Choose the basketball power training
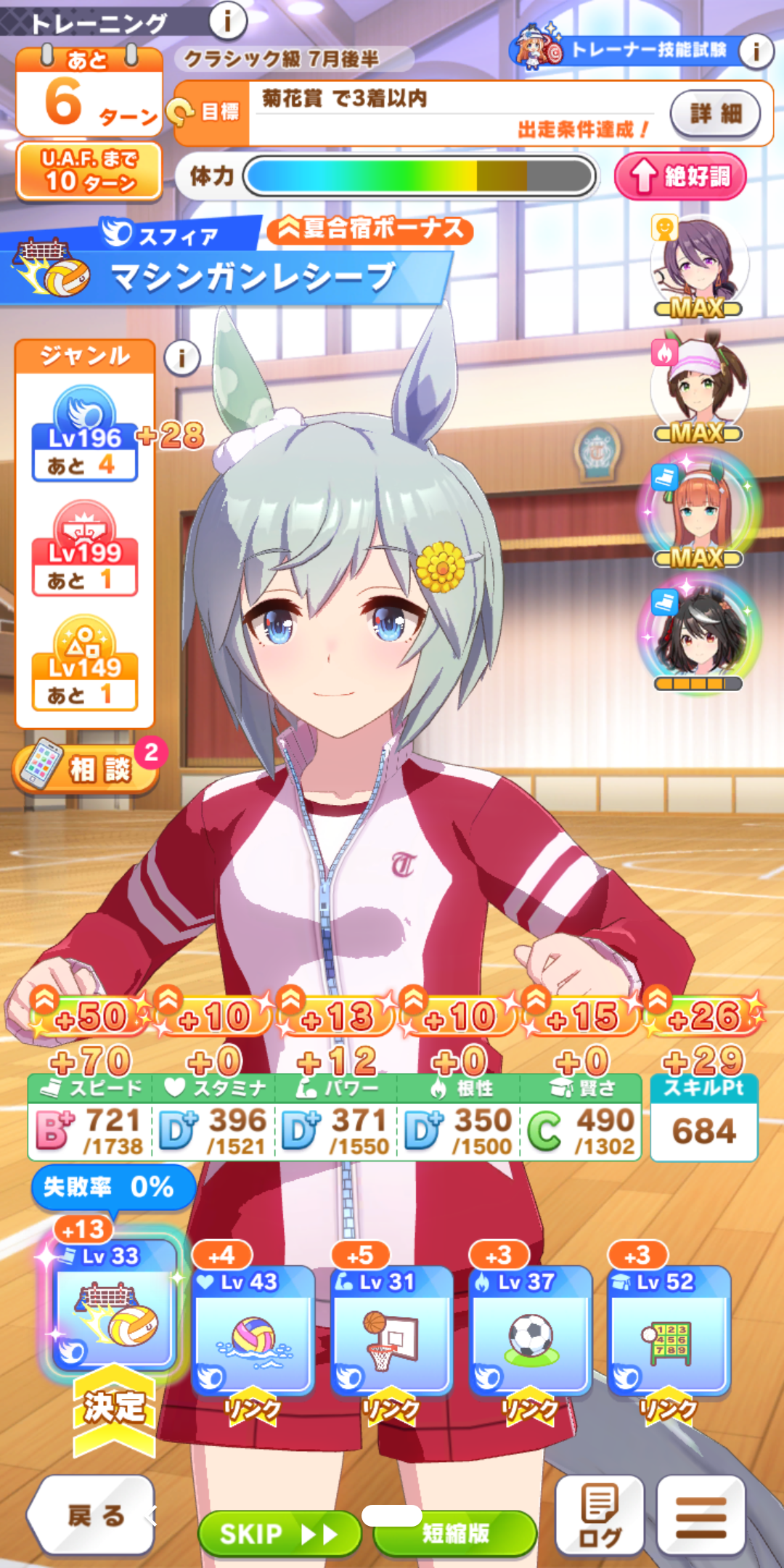Image resolution: width=784 pixels, height=1568 pixels. click(391, 1330)
